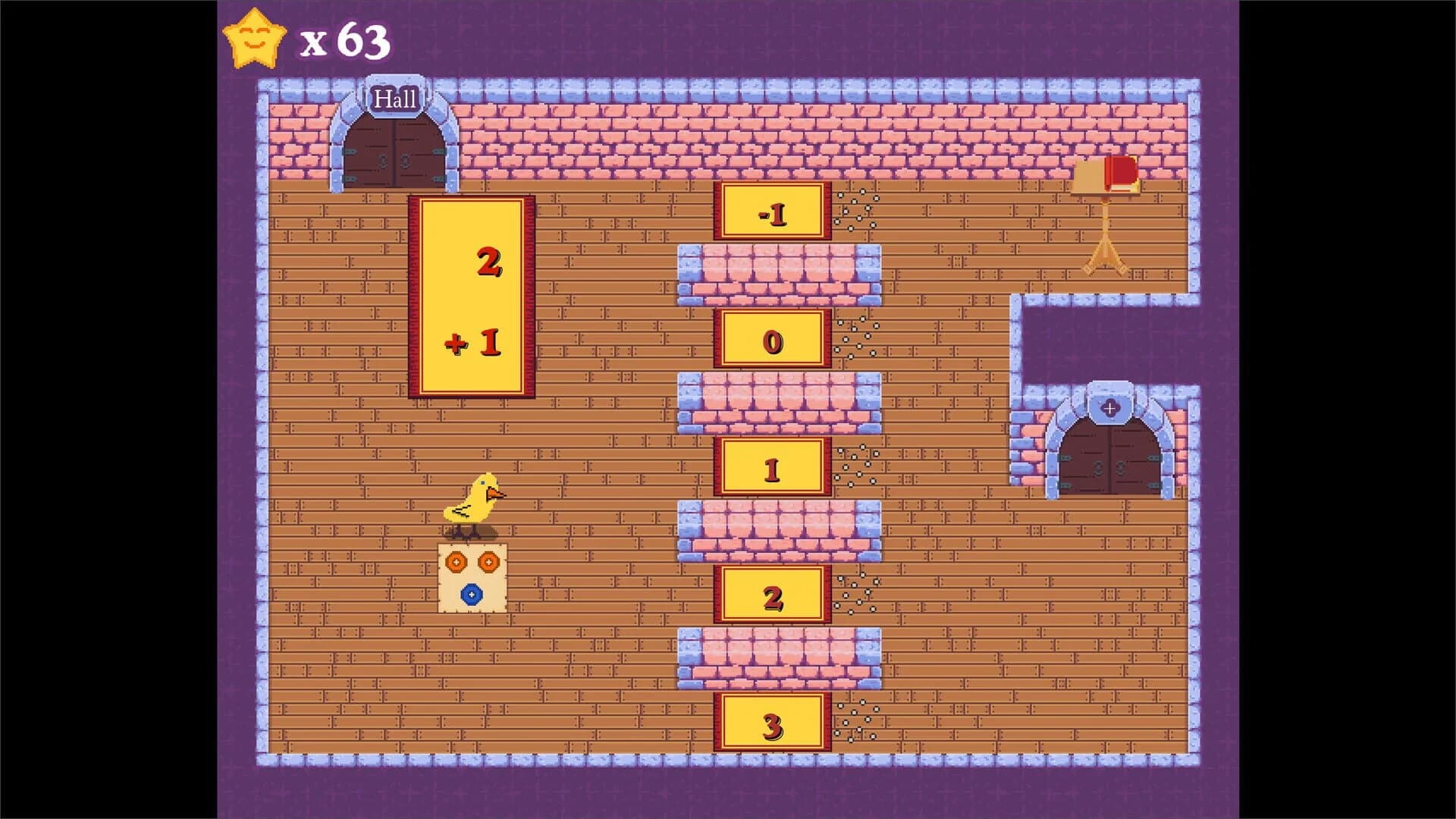Click the Hall sign above the left door
The width and height of the screenshot is (1456, 819).
coord(397,98)
